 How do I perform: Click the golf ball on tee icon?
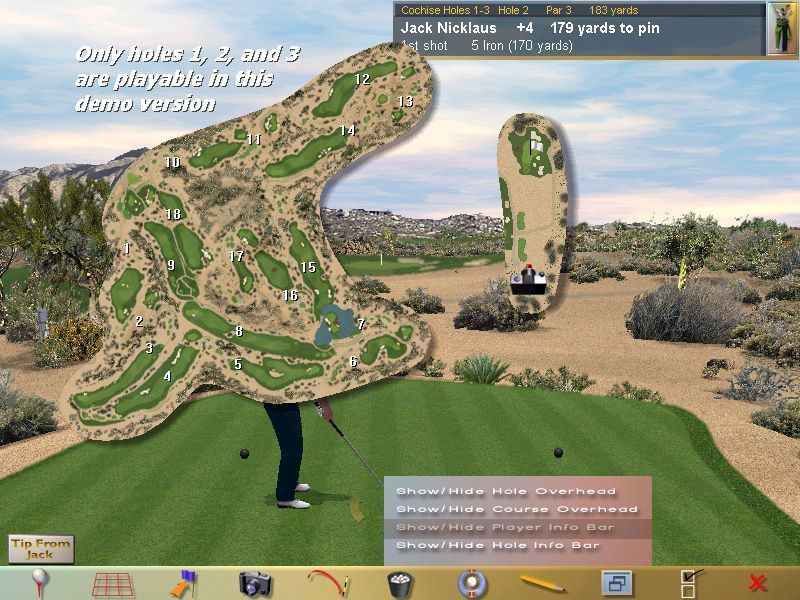pos(40,582)
